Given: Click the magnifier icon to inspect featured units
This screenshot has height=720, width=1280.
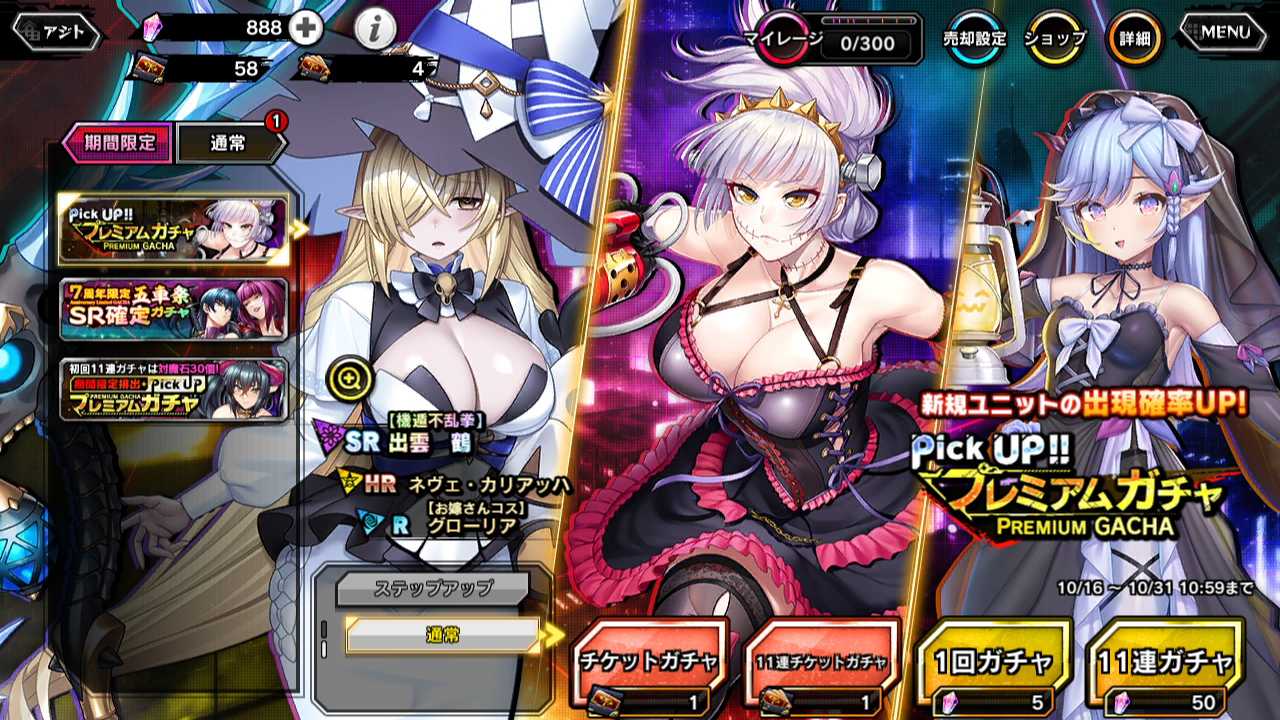Looking at the screenshot, I should 355,378.
